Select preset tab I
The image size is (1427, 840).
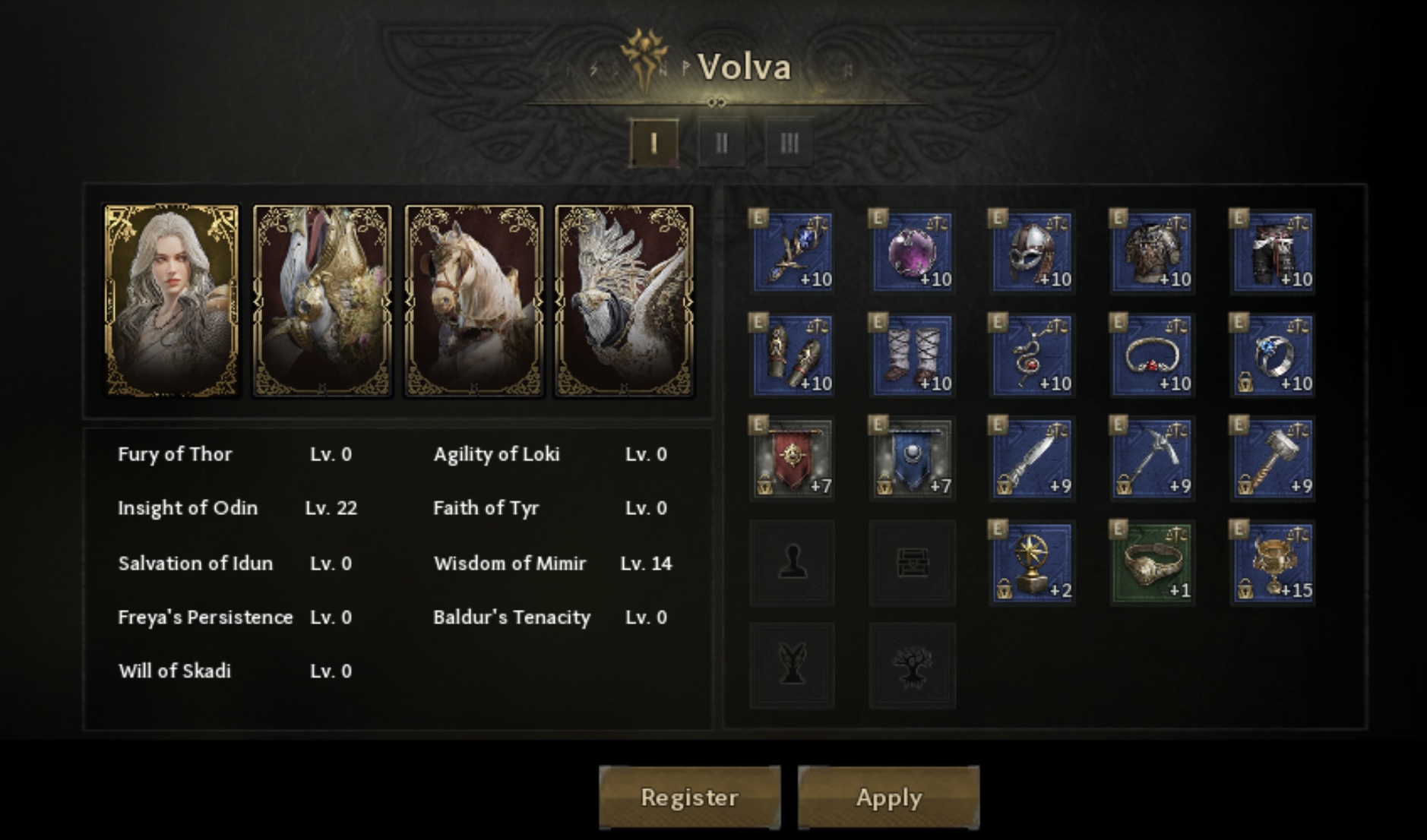pos(654,142)
